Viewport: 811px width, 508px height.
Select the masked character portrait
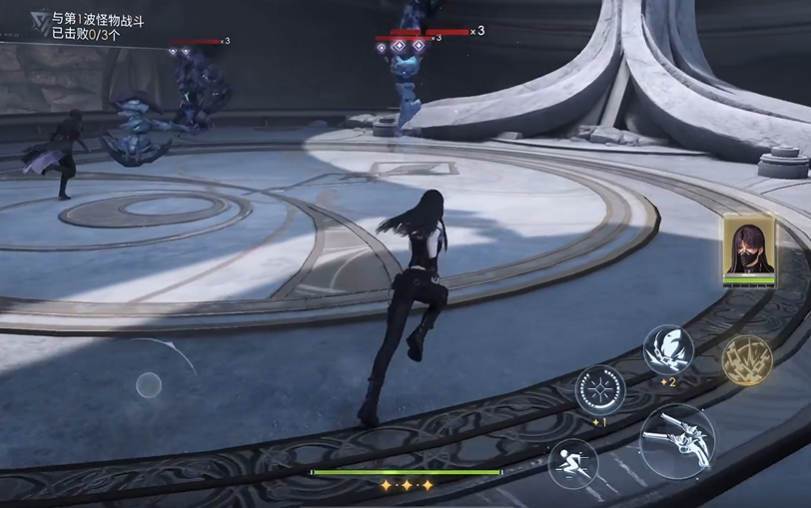click(x=749, y=248)
